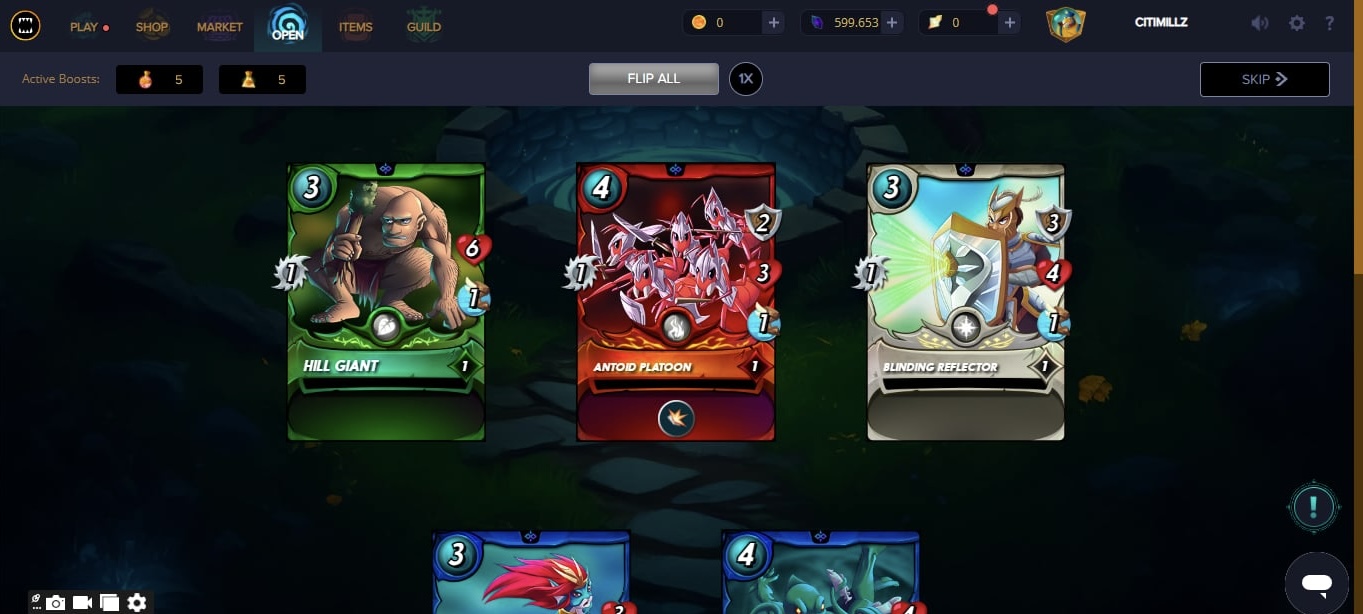Pick the Blinding Reflector card
The height and width of the screenshot is (614, 1363).
coord(965,301)
